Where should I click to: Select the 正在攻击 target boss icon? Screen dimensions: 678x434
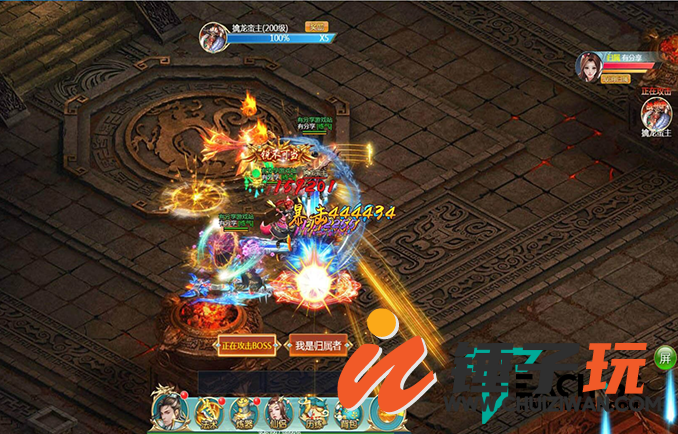655,113
